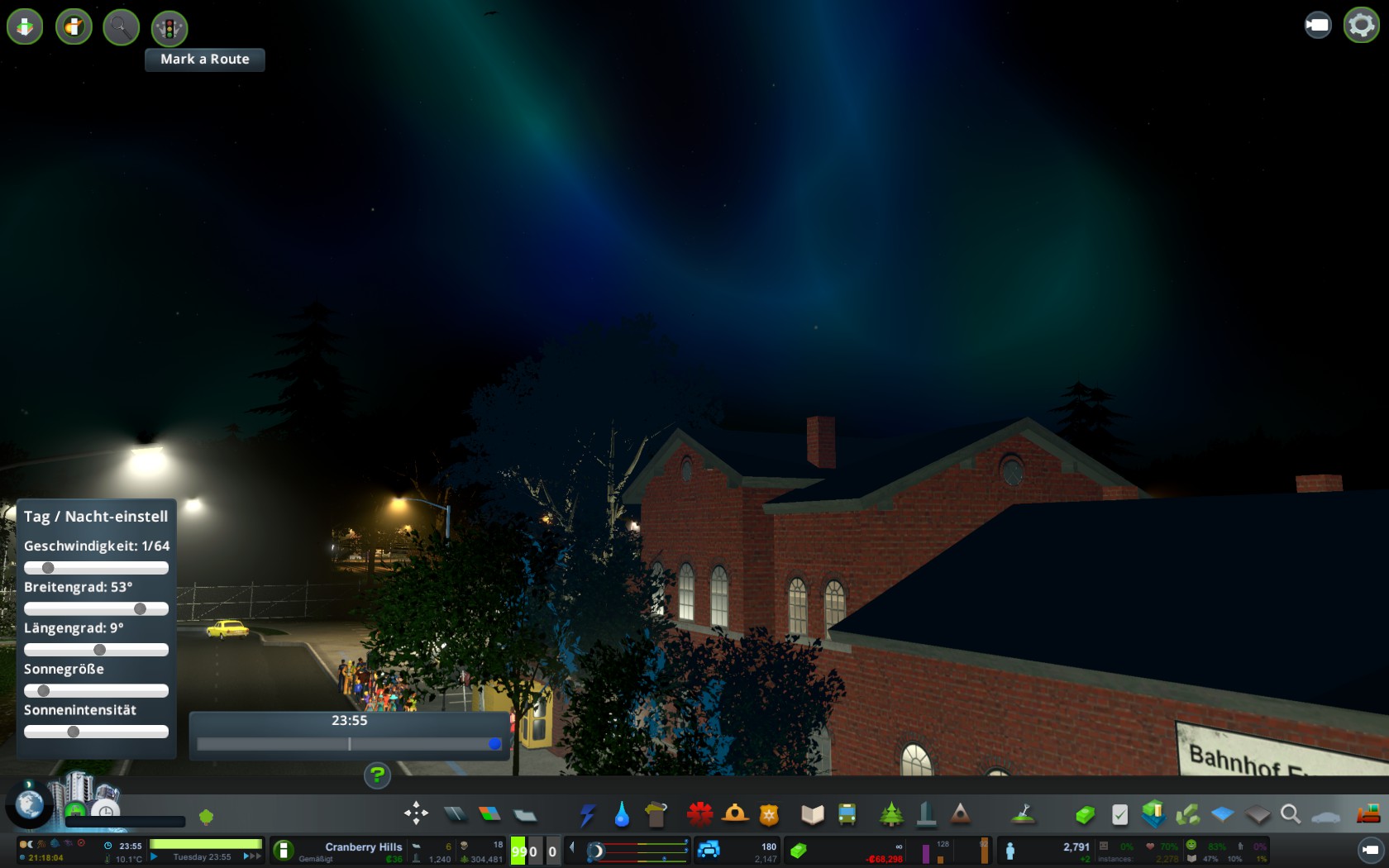Choose the Healthcare red cross menu
This screenshot has height=868, width=1389.
699,814
